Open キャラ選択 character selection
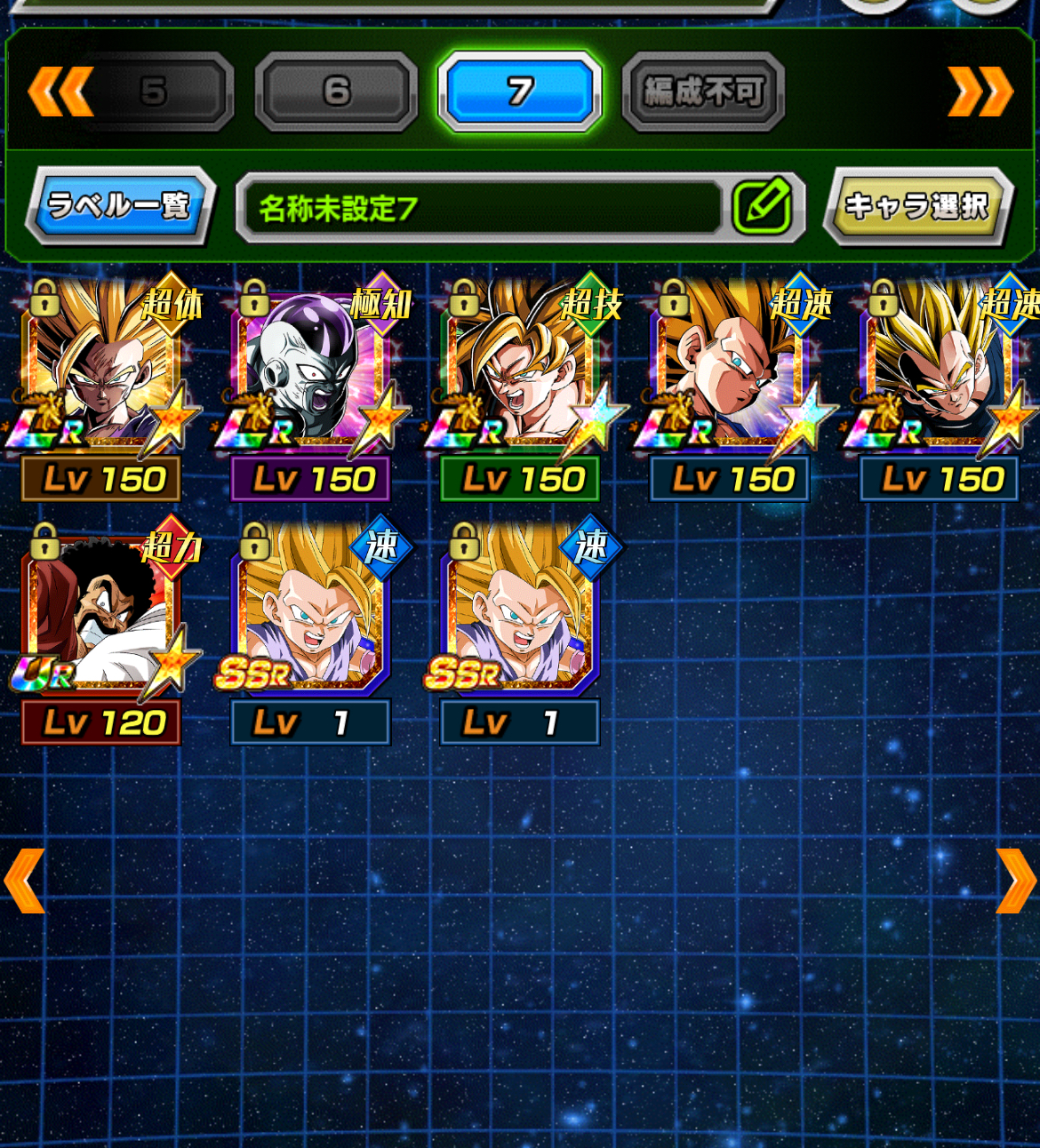Screen dimensions: 1040x1148 click(x=916, y=206)
